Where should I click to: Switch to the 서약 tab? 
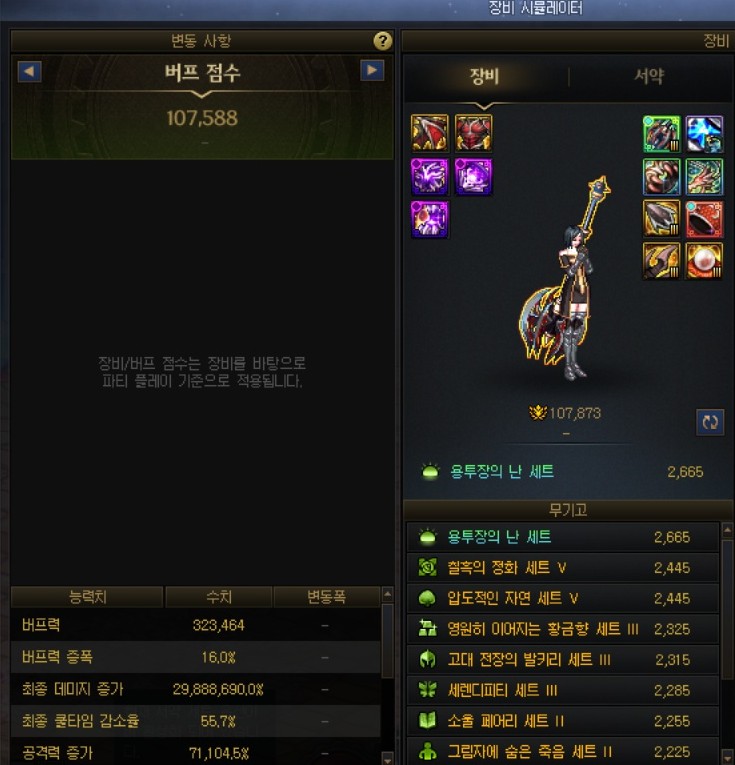pos(648,77)
